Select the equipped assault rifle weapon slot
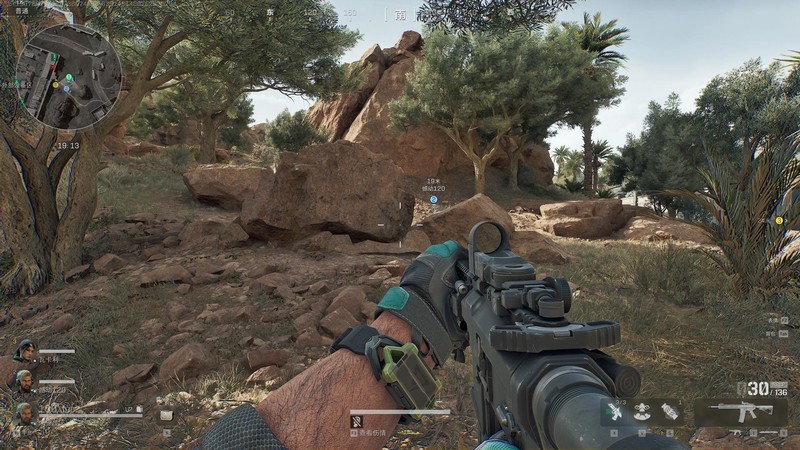 pos(740,412)
